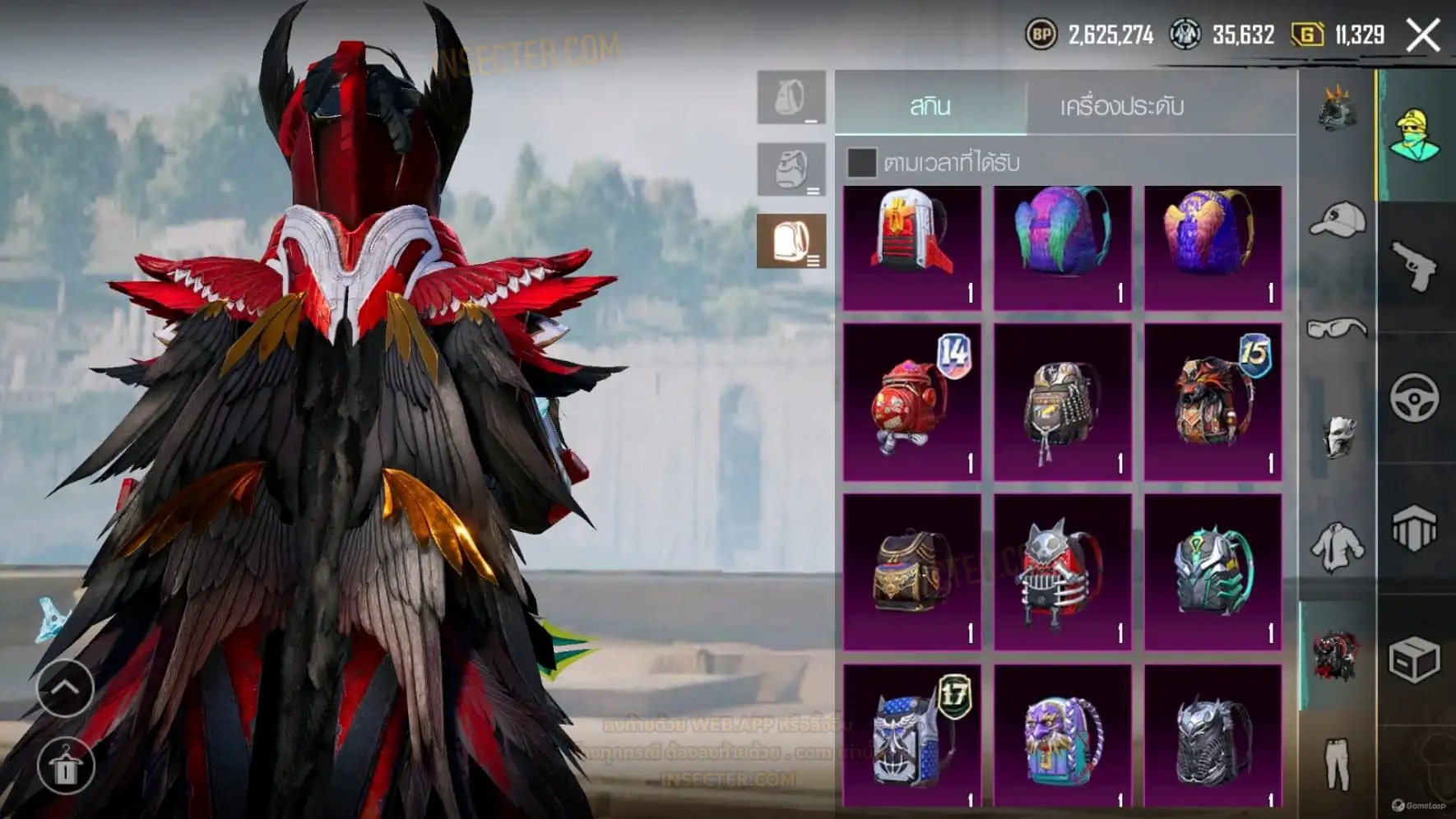Switch to the สกิน tab

(930, 106)
